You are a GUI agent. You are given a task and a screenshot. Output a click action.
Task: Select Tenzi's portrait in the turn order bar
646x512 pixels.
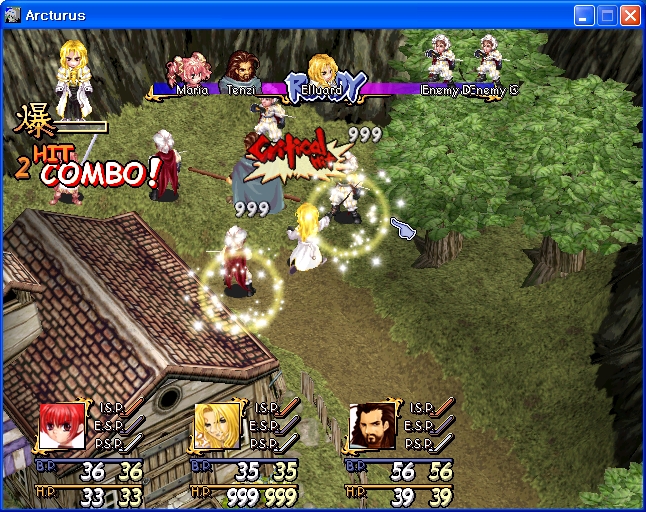click(x=241, y=68)
